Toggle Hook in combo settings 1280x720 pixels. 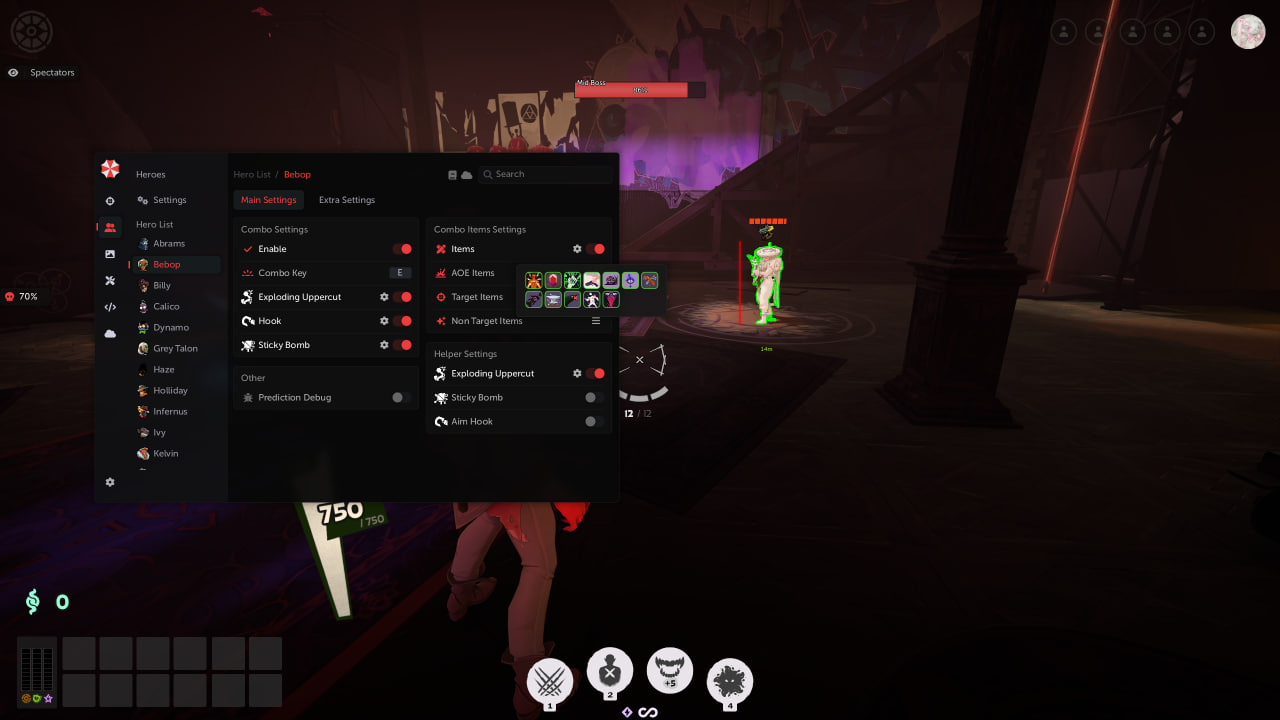(402, 321)
